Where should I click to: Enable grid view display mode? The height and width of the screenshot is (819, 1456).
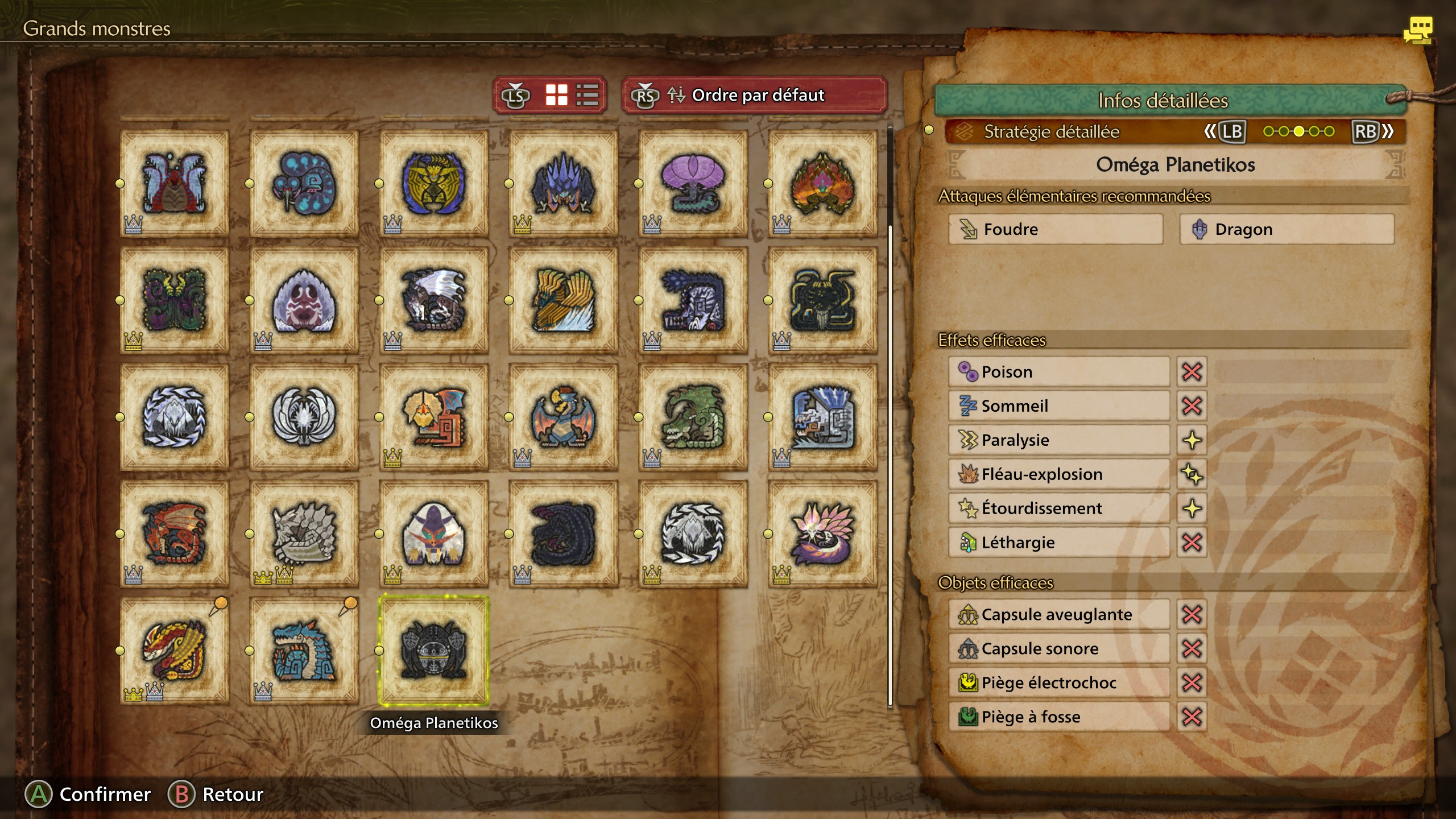tap(556, 95)
